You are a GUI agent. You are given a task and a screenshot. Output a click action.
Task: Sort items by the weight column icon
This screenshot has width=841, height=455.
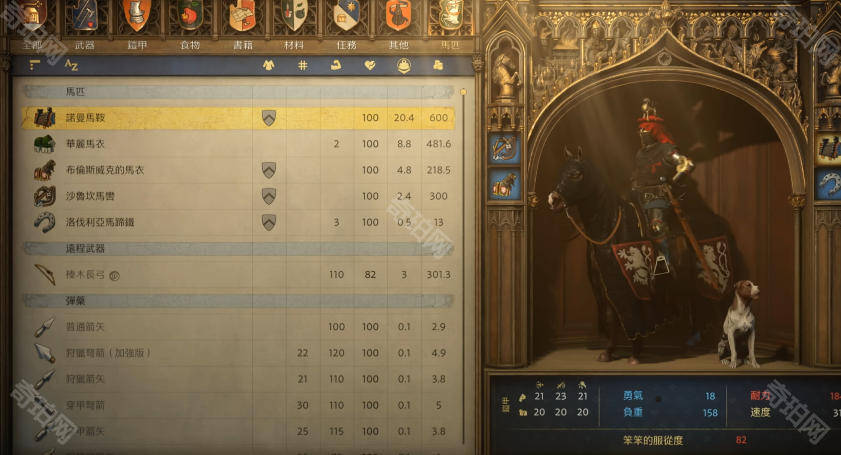click(x=404, y=66)
